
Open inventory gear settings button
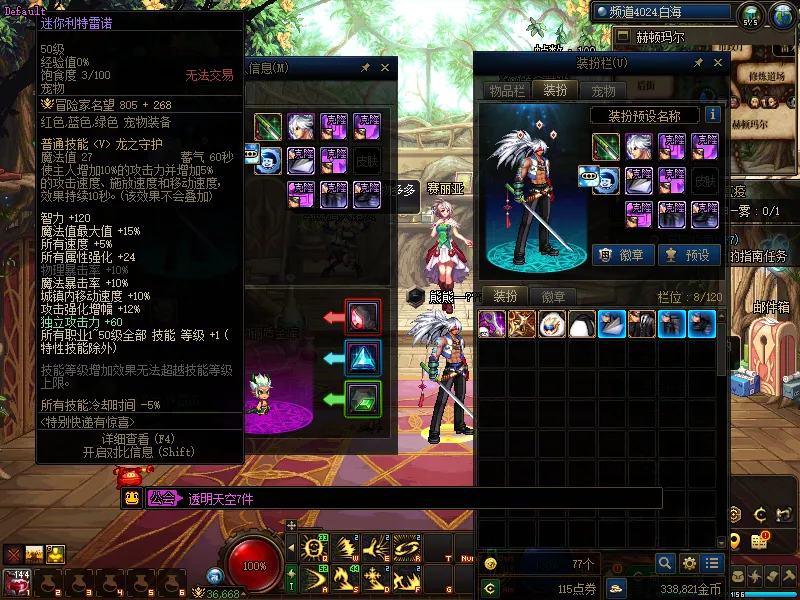coord(688,563)
